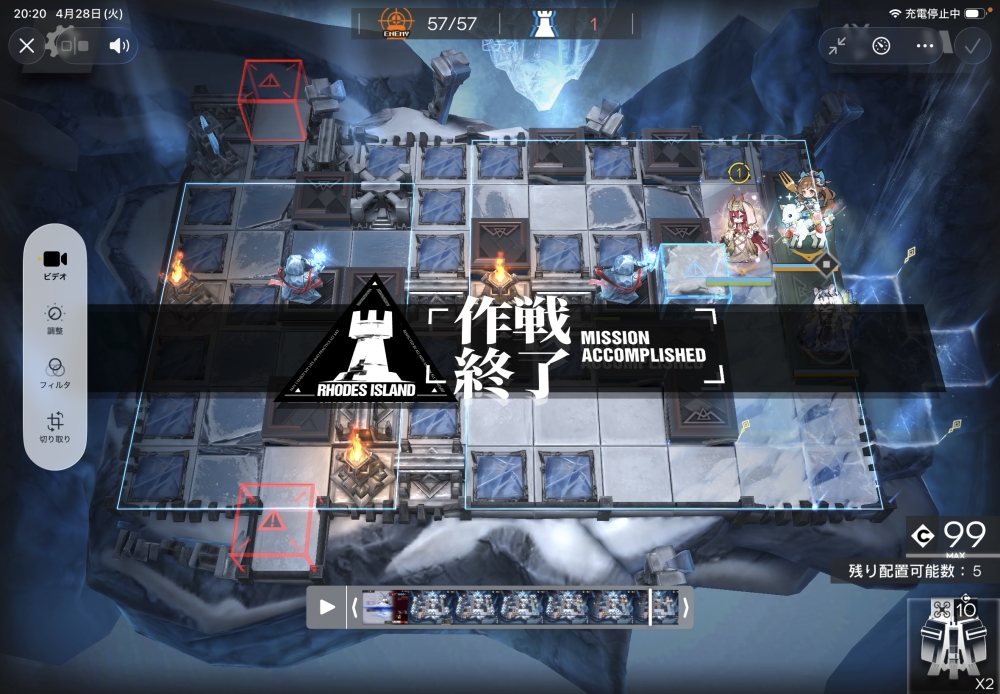Open the playback speed dial control
Screen dimensions: 1000x694
881,45
